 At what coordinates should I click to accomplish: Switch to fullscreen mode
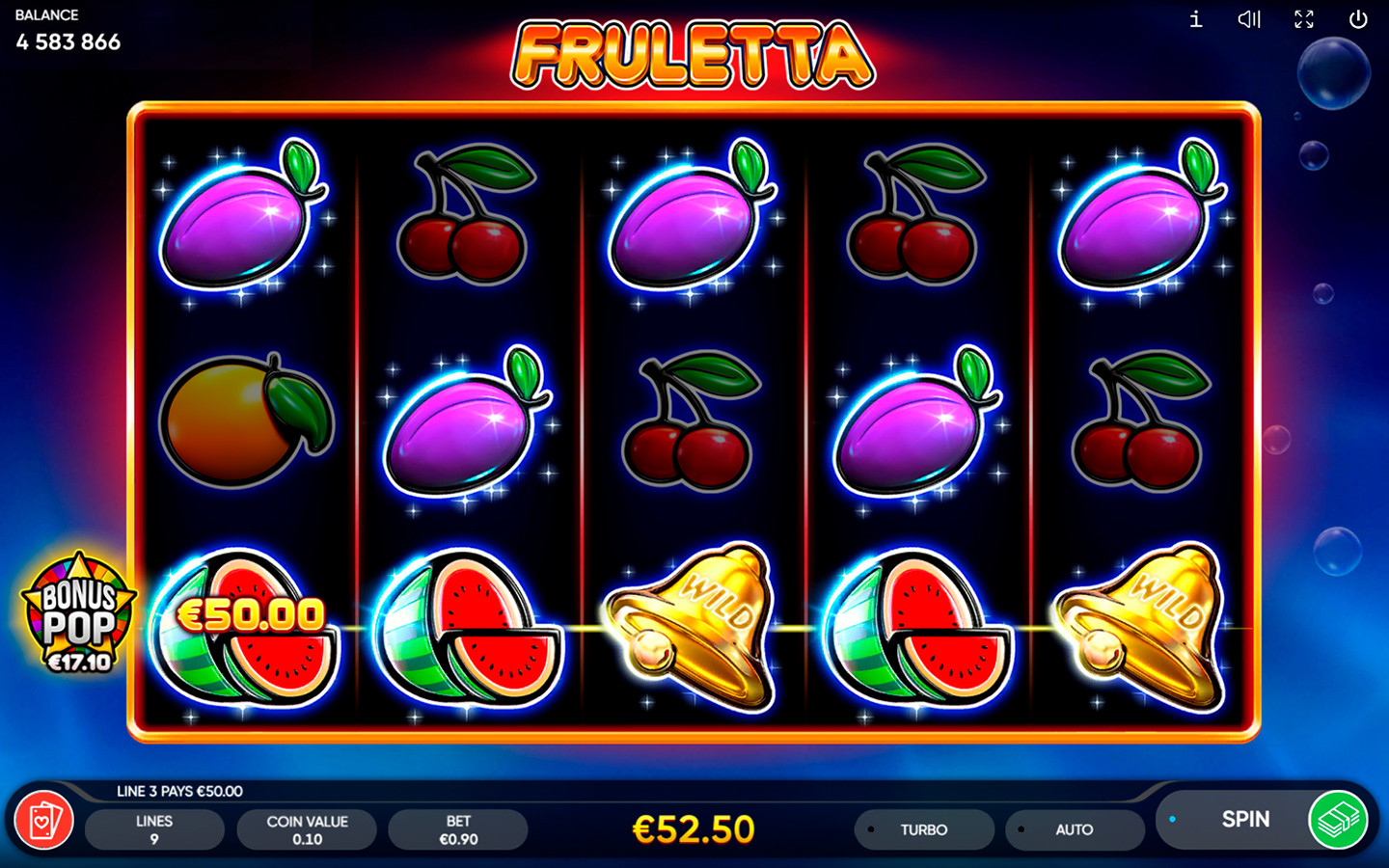[1304, 19]
